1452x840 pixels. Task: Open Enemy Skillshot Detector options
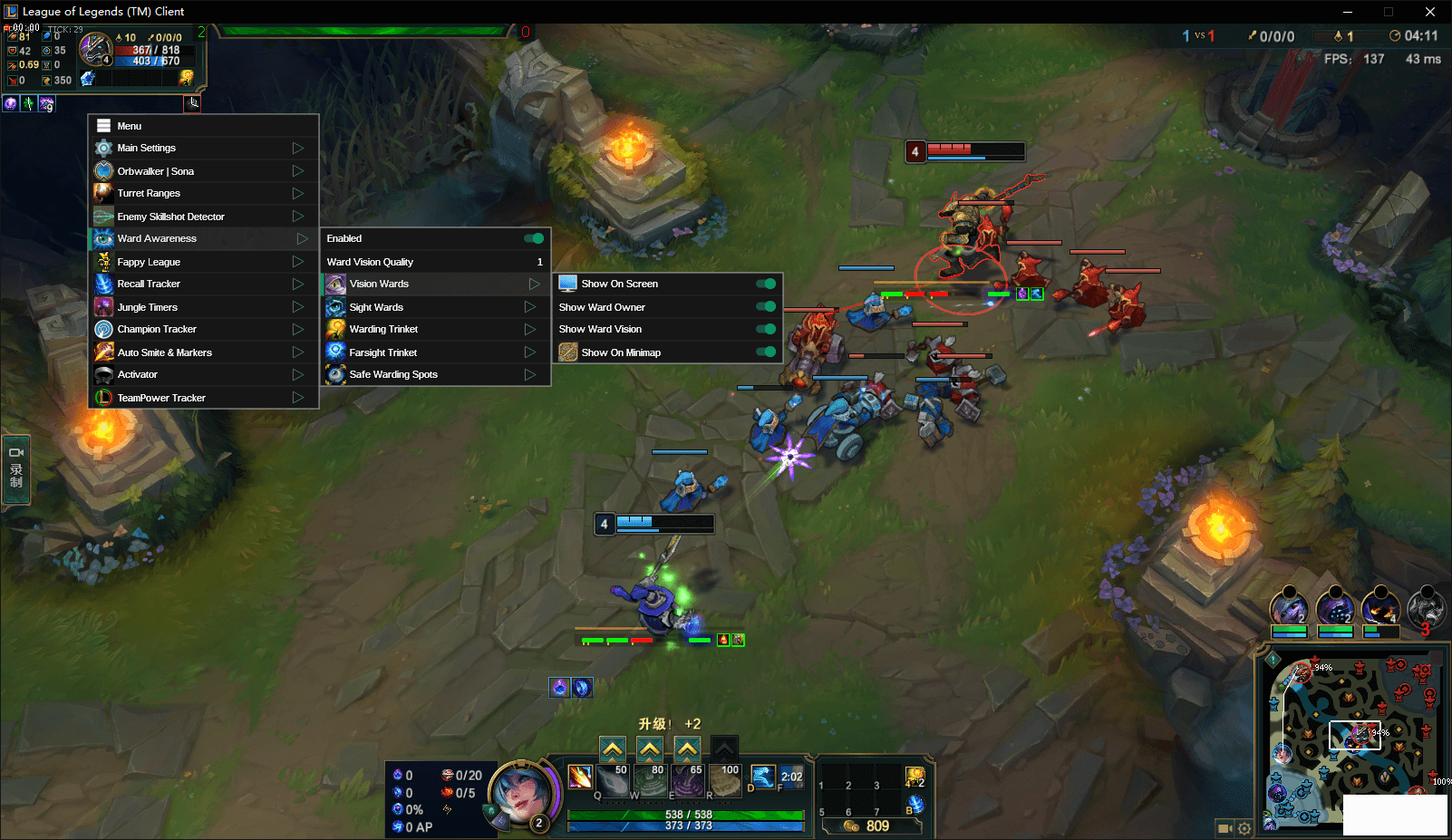[203, 217]
